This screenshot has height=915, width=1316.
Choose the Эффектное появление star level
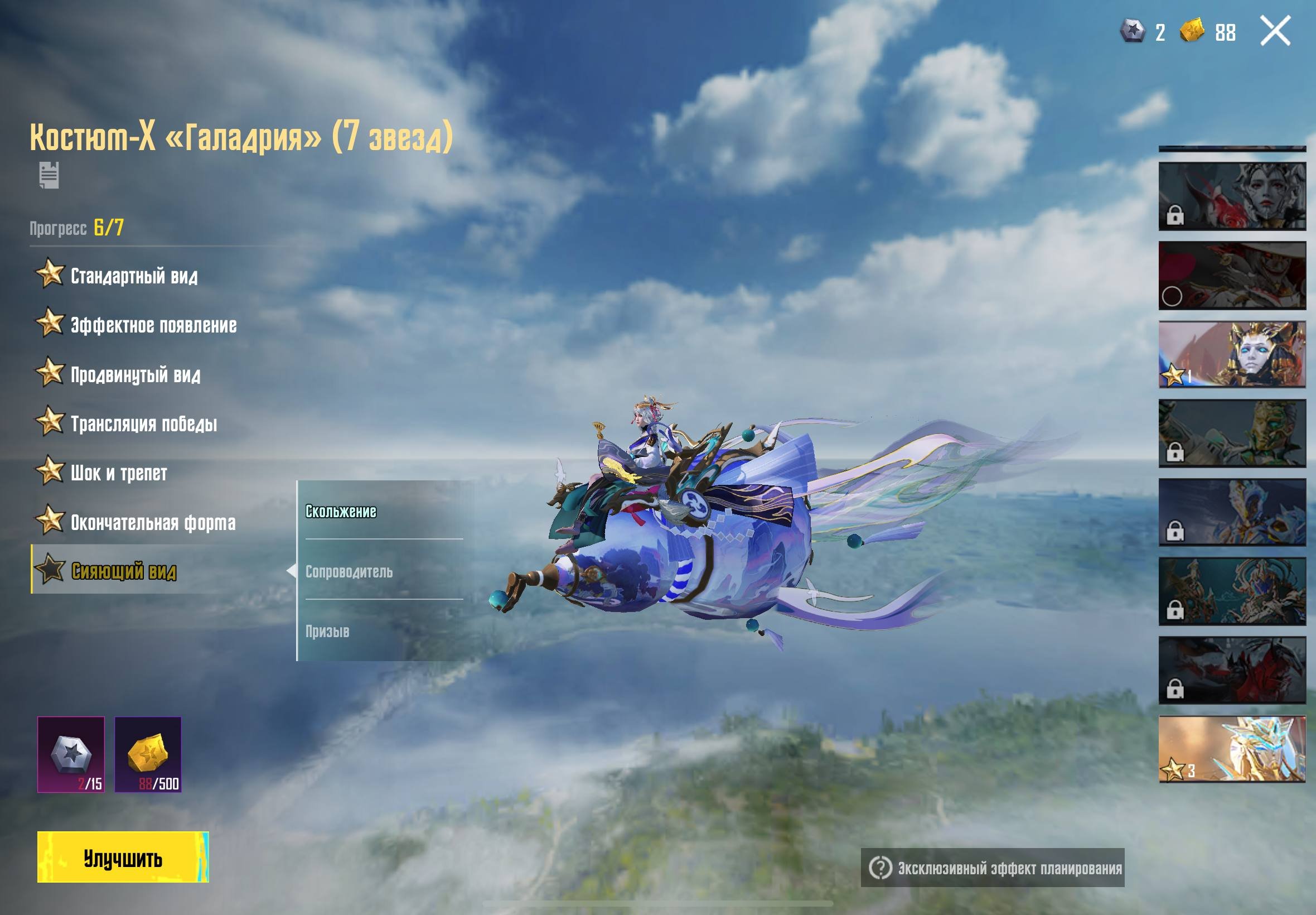(x=152, y=325)
